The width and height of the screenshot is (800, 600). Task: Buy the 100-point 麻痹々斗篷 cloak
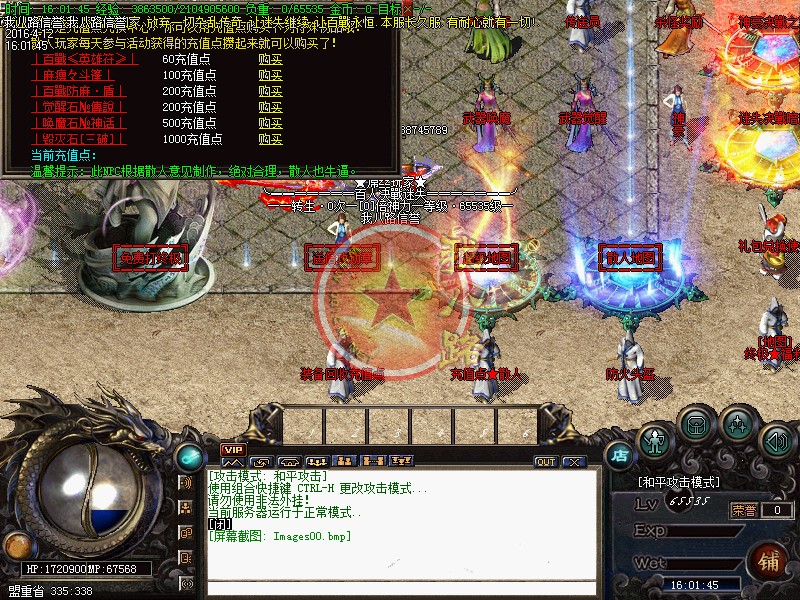click(270, 75)
